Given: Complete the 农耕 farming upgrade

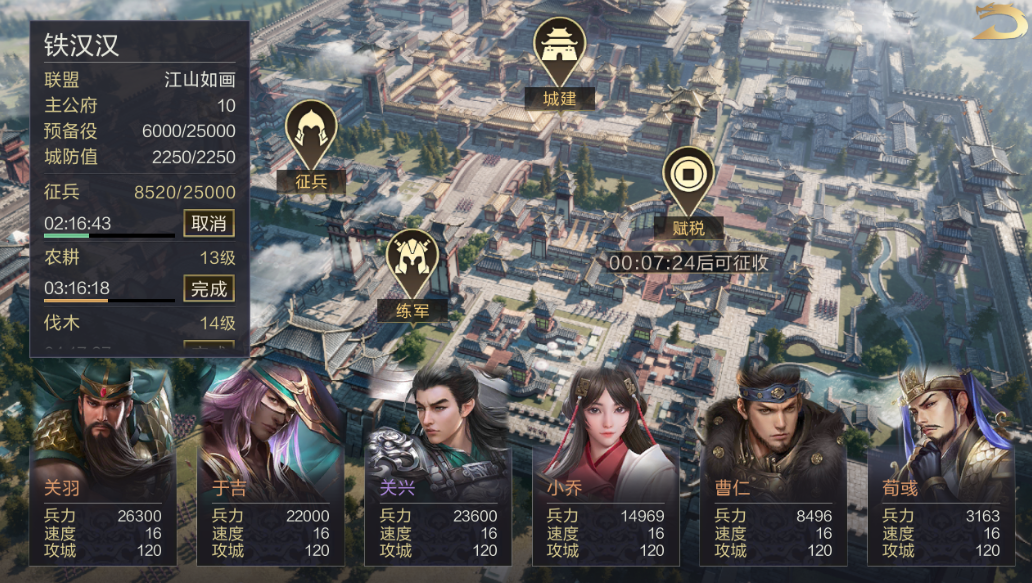Looking at the screenshot, I should point(209,290).
